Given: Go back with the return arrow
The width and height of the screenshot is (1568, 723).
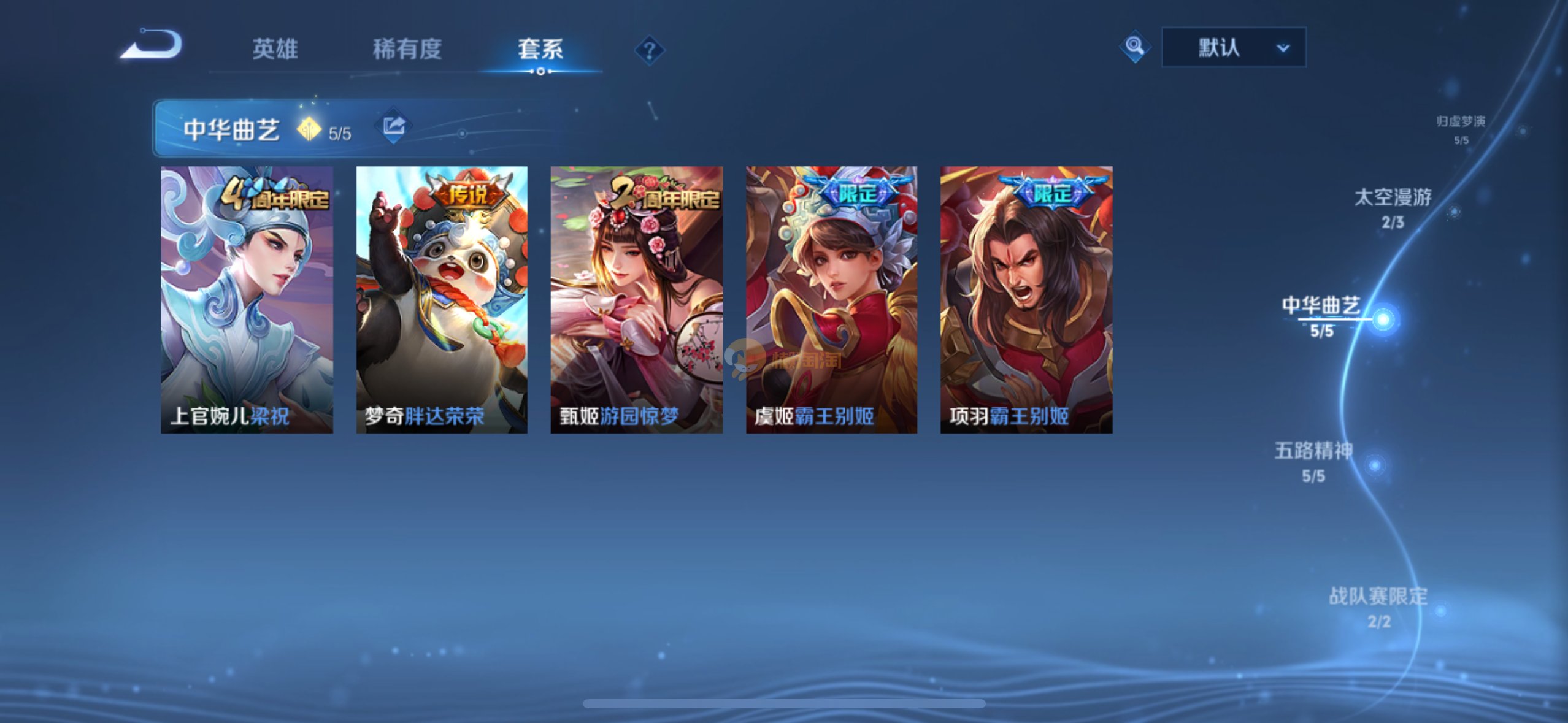Looking at the screenshot, I should click(x=151, y=45).
